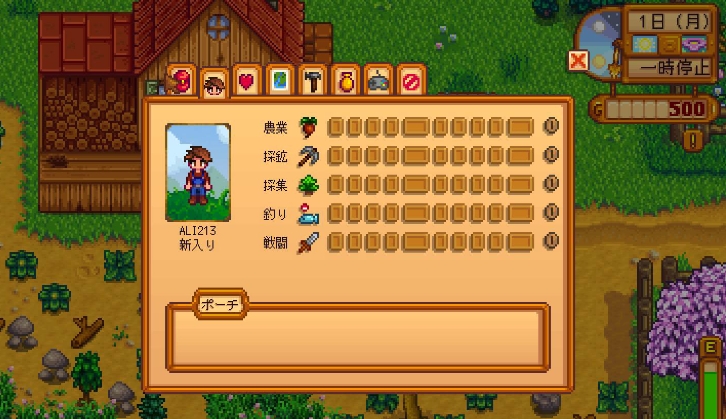Open the journal exclamation mark icon
The width and height of the screenshot is (726, 419).
click(690, 140)
